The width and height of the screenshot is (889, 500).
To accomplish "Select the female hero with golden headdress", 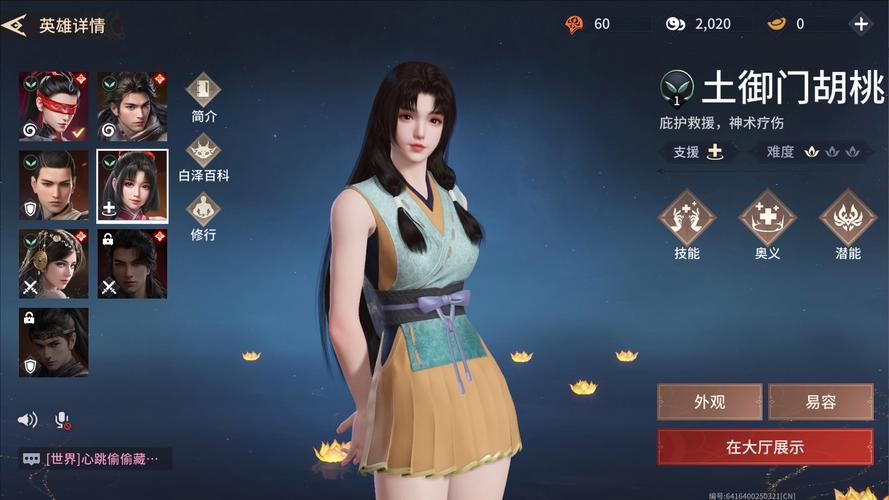I will pos(53,264).
